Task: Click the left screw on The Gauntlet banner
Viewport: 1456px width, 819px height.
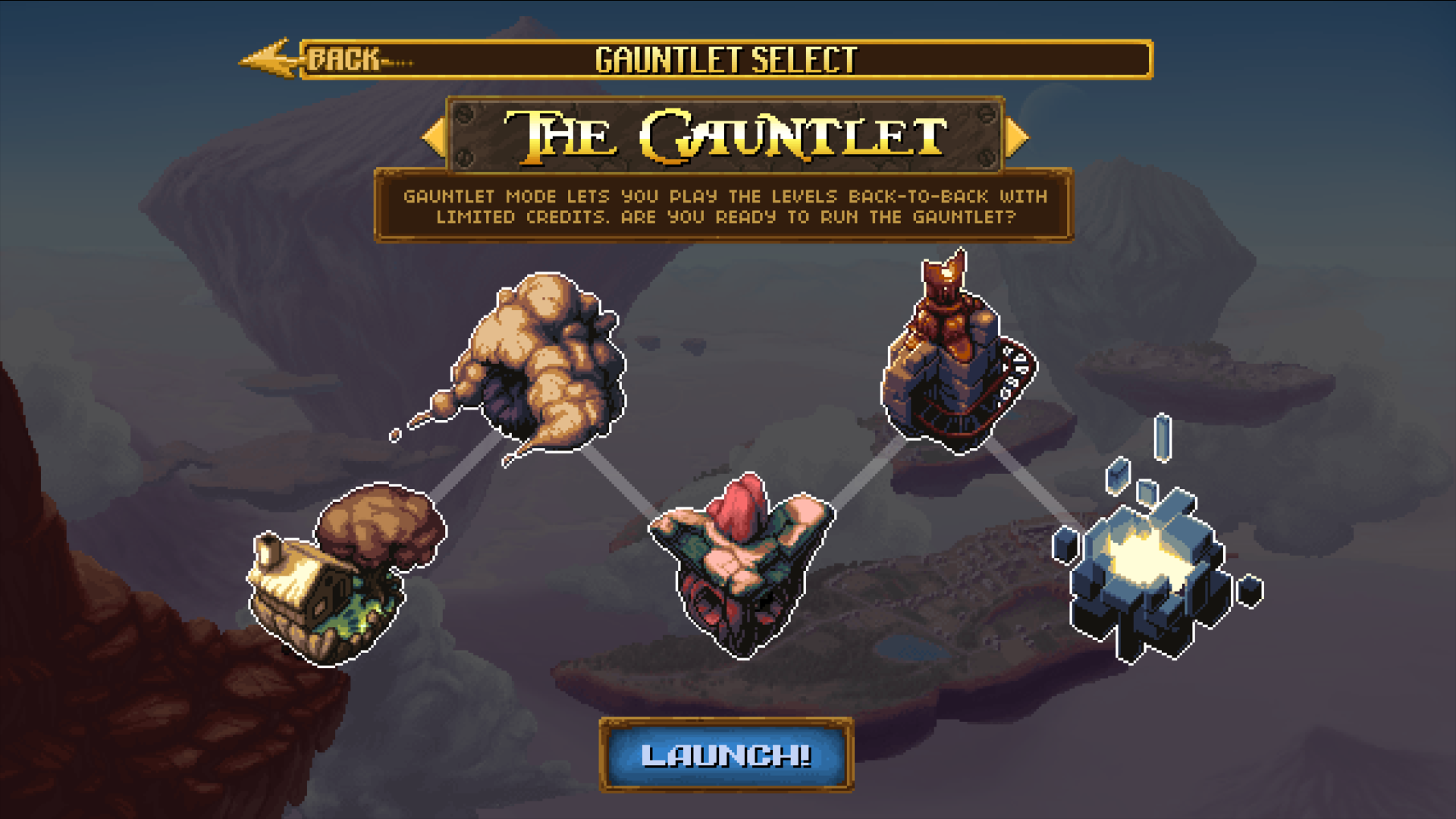Action: pos(464,115)
